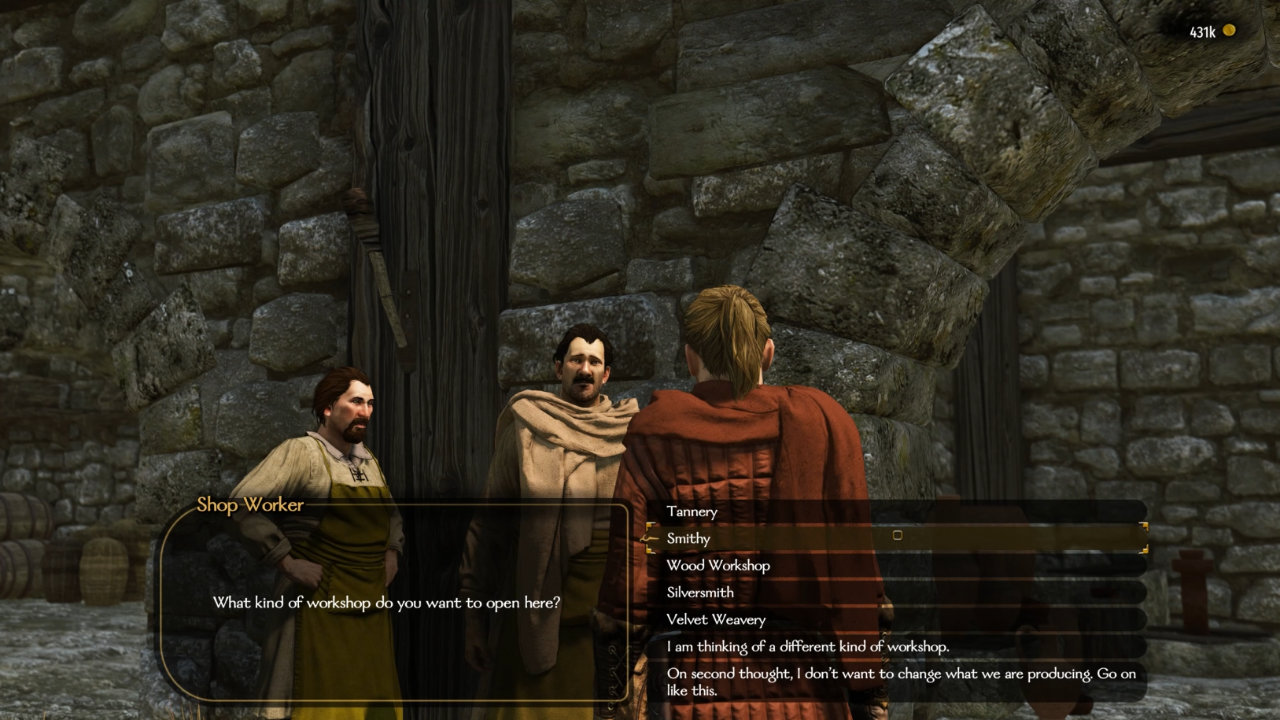Click the gold coin icon showing 431k
Viewport: 1280px width, 720px height.
pos(1229,30)
